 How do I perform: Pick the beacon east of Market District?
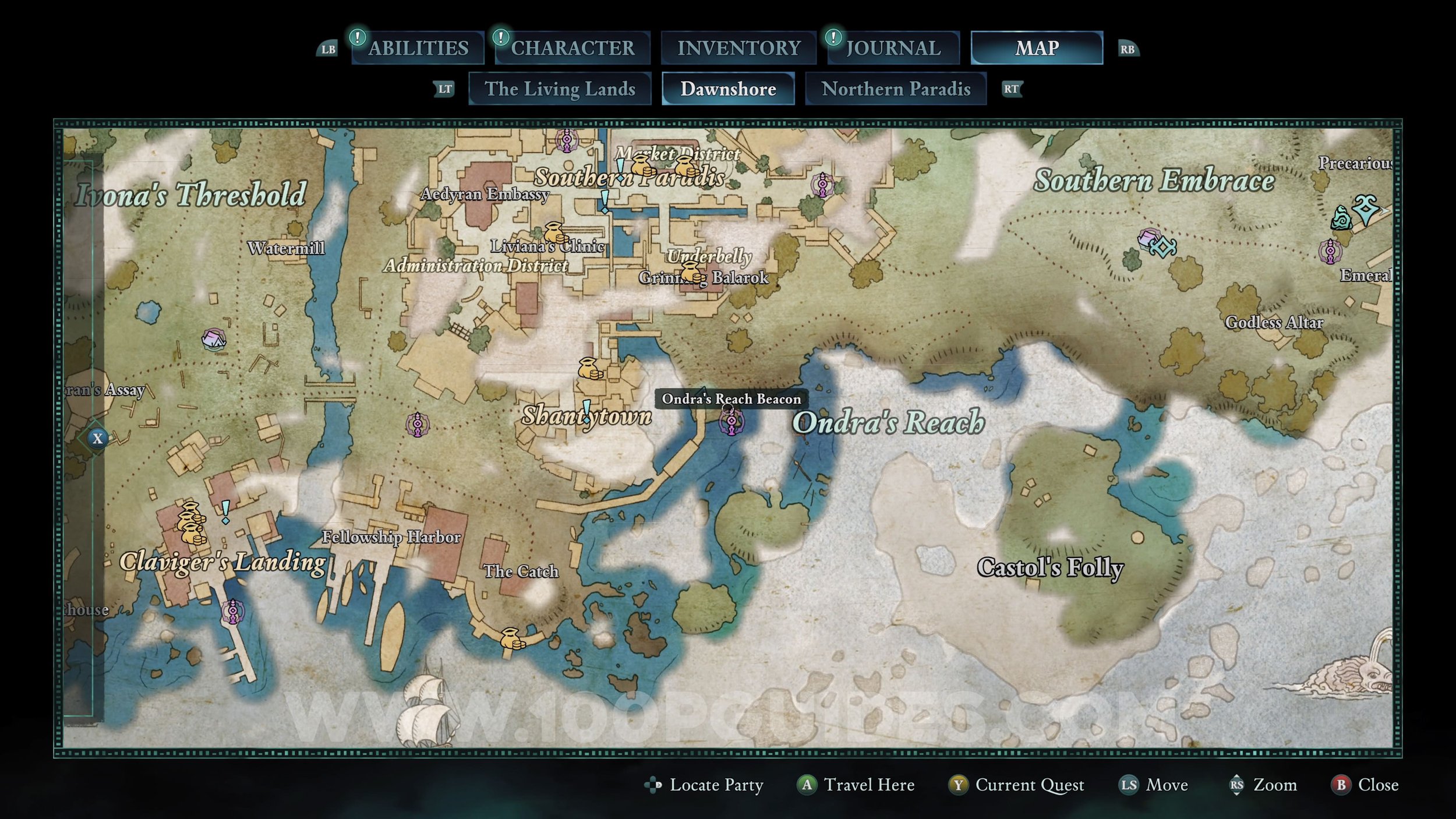(x=822, y=185)
